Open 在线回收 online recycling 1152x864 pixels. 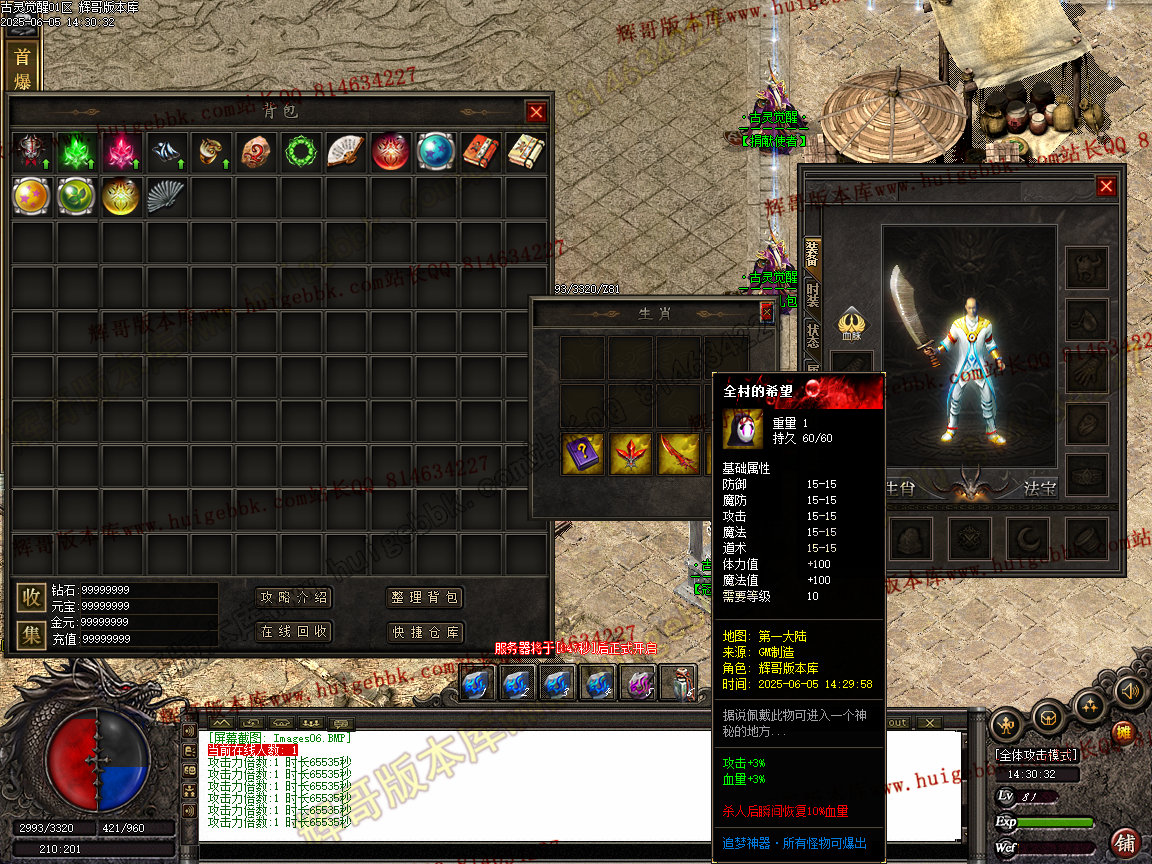click(x=293, y=632)
